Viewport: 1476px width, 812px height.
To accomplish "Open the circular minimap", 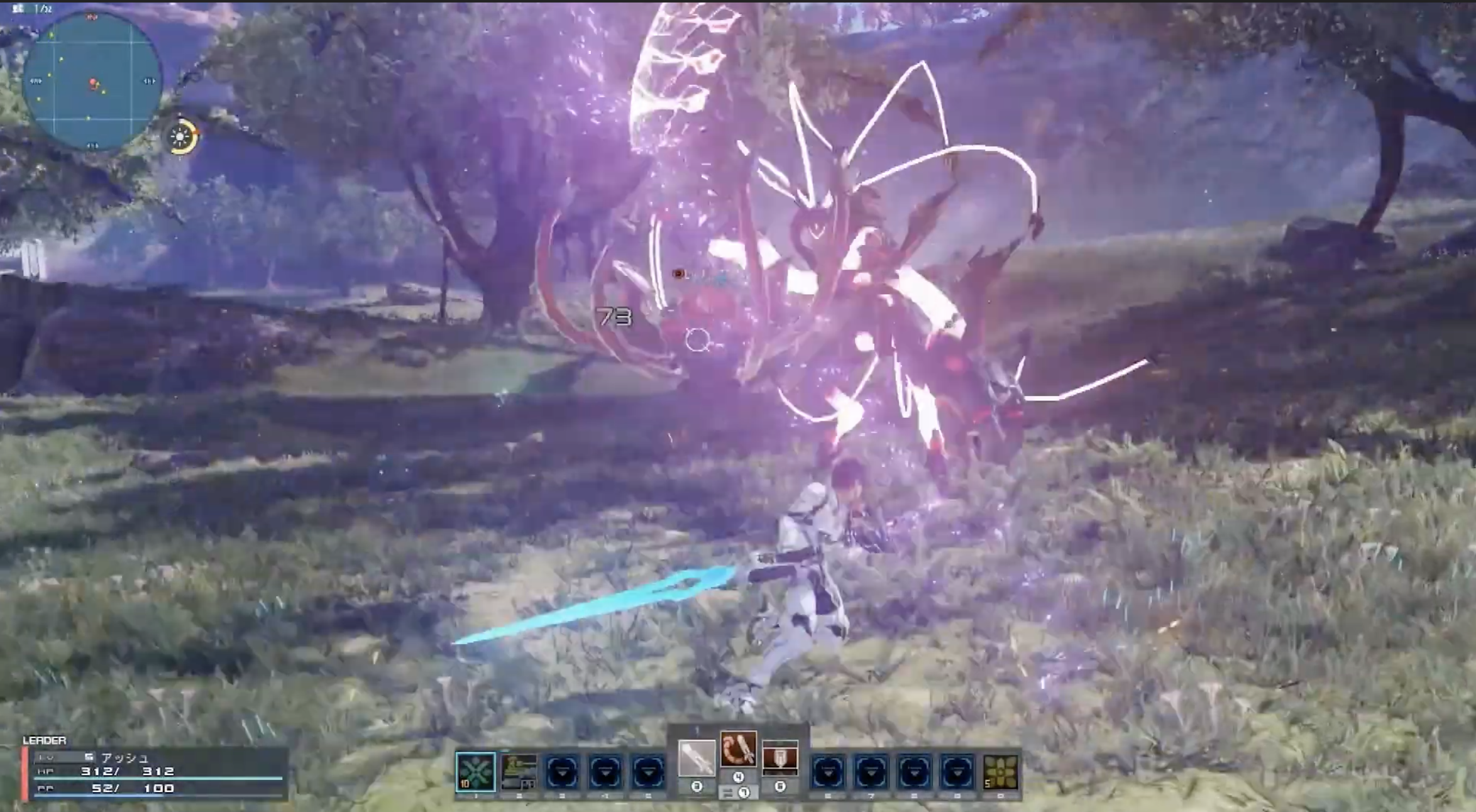I will click(x=92, y=82).
